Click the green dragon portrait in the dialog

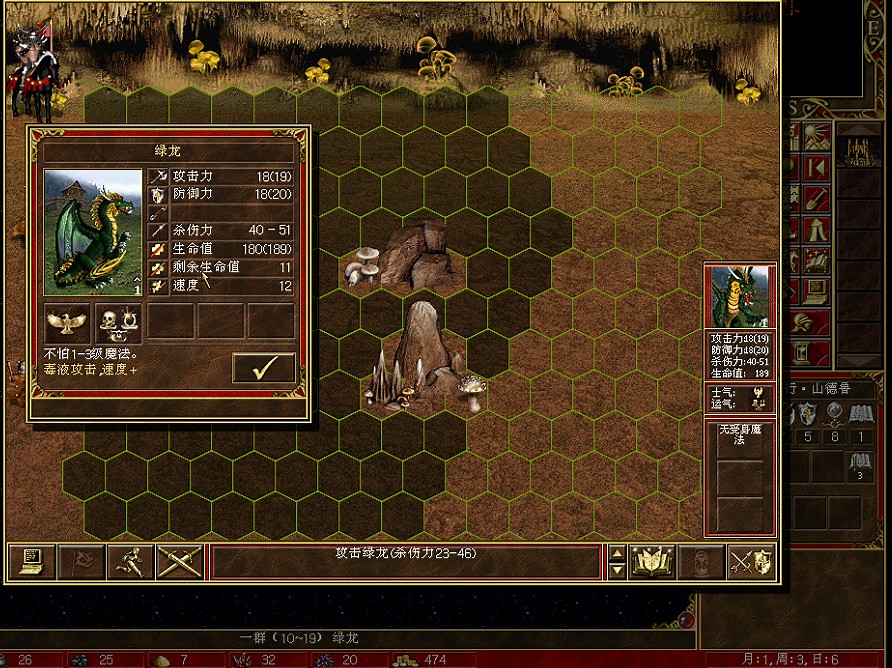click(93, 232)
